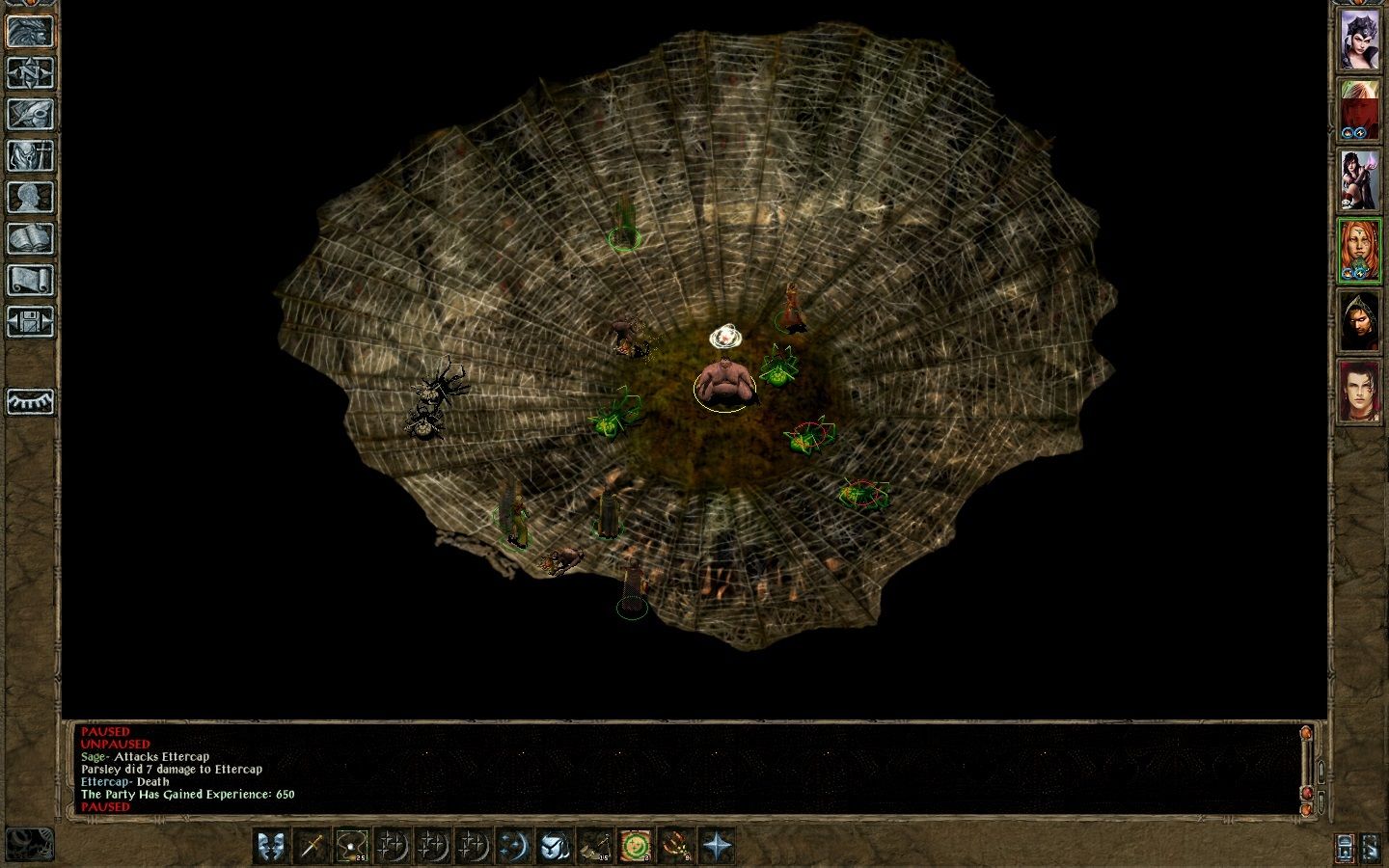Open the priest scroll screen
The image size is (1389, 868).
click(x=30, y=281)
